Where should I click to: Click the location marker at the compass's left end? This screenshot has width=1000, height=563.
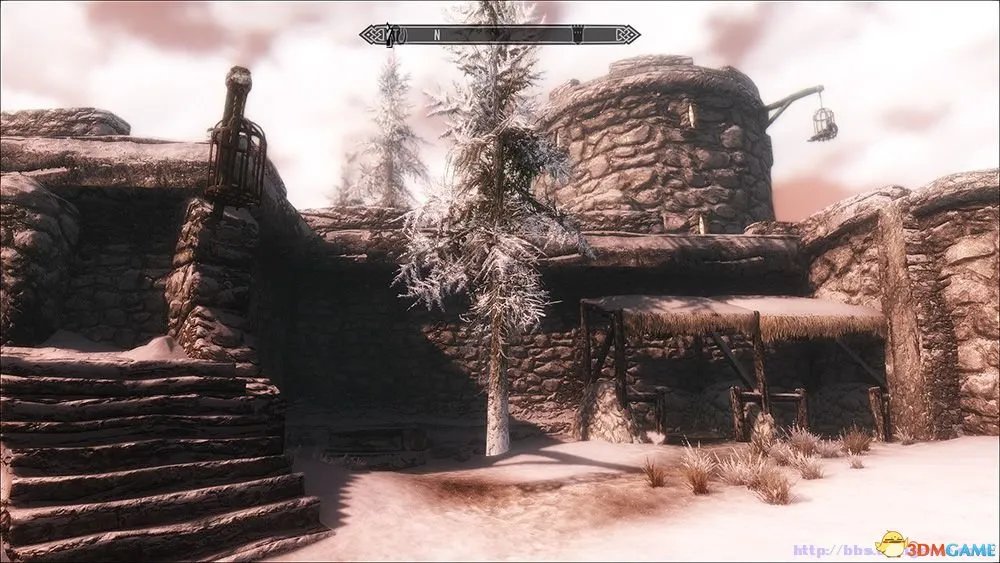(x=393, y=34)
